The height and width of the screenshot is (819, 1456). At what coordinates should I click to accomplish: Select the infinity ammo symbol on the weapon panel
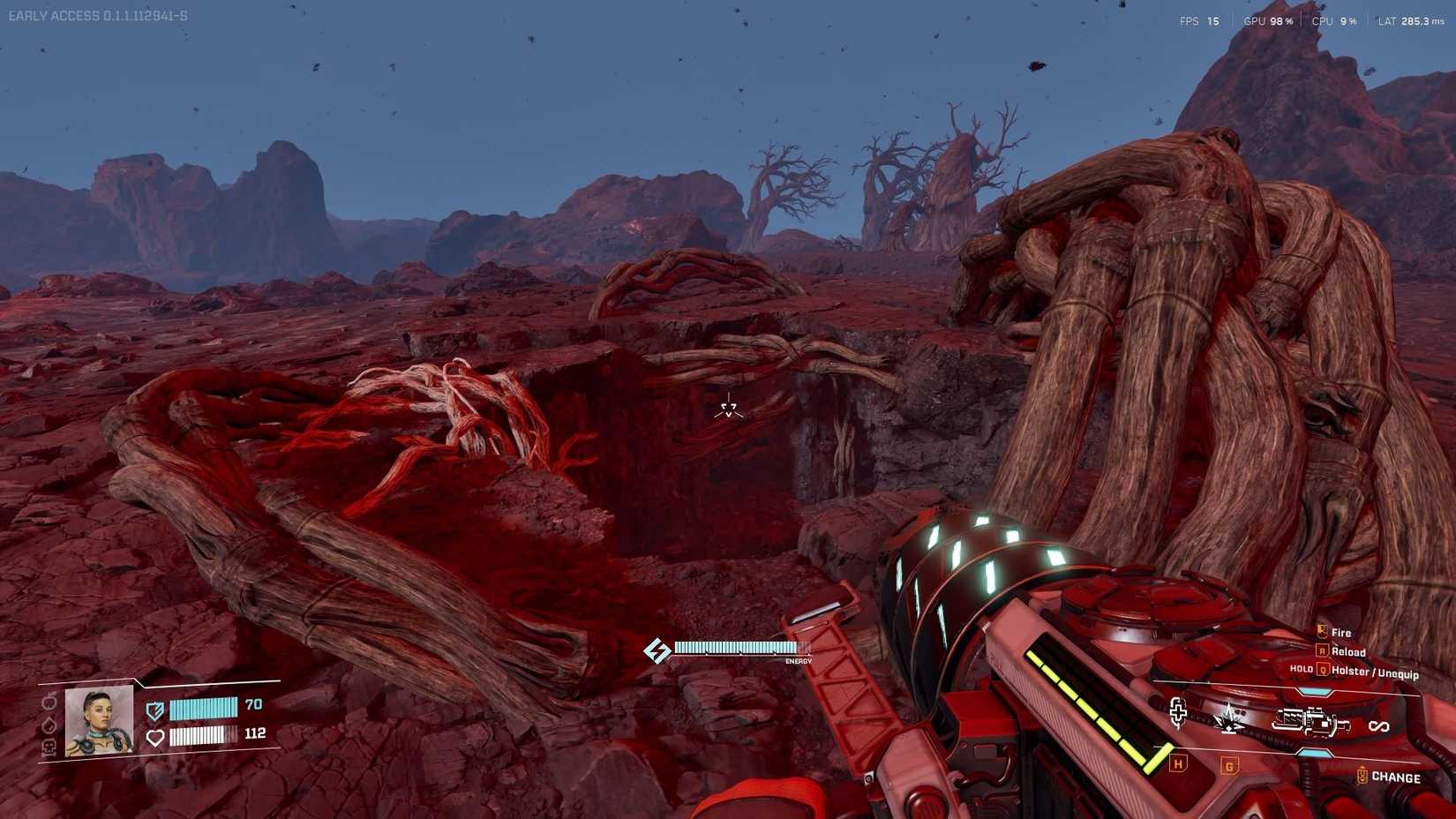1379,725
